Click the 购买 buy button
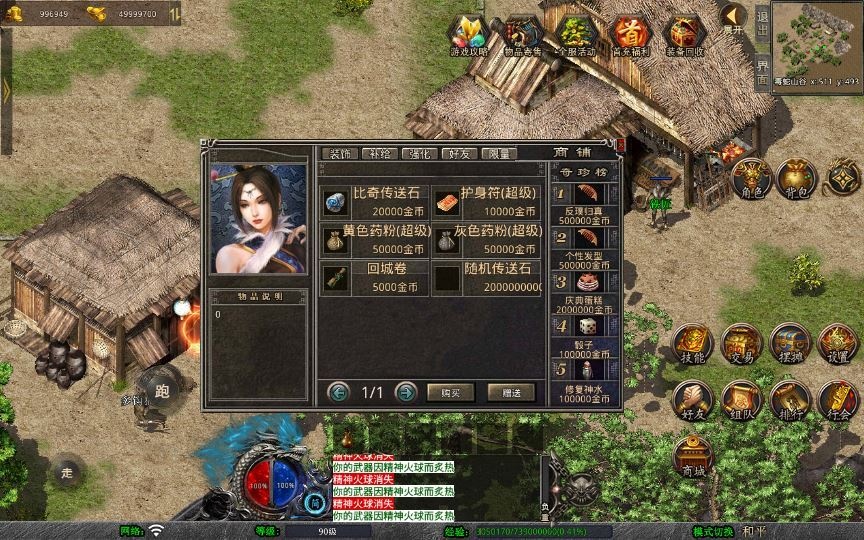Image resolution: width=864 pixels, height=540 pixels. [x=450, y=392]
